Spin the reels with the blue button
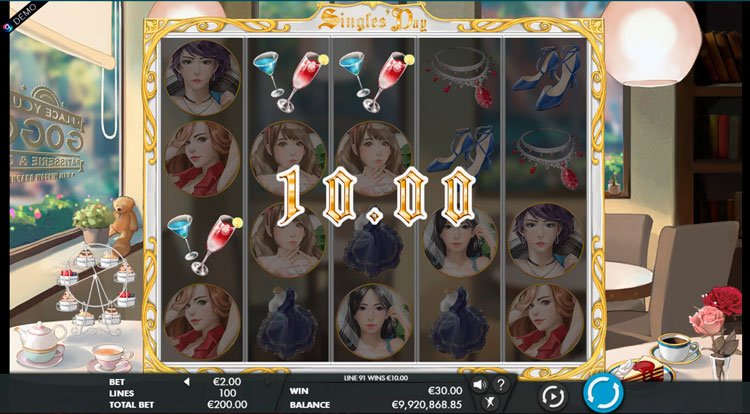 pos(603,393)
